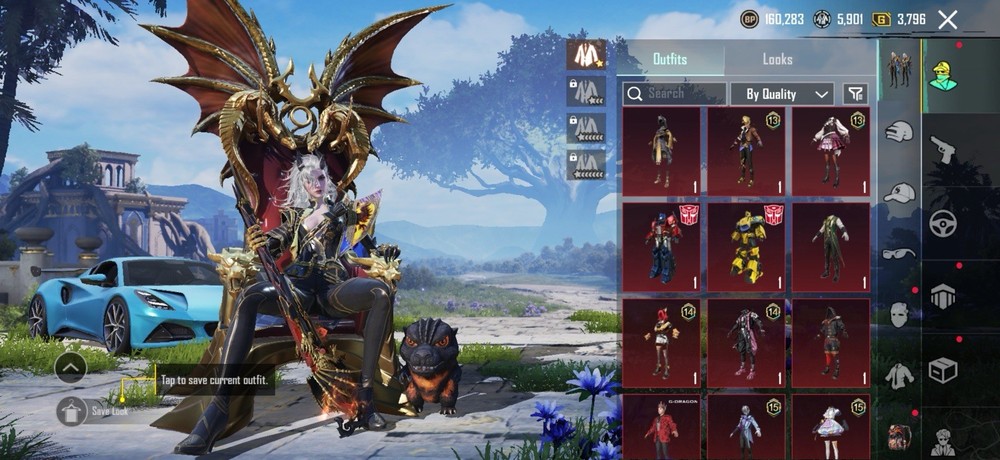Switch to the Looks tab
This screenshot has width=1000, height=460.
[x=777, y=59]
